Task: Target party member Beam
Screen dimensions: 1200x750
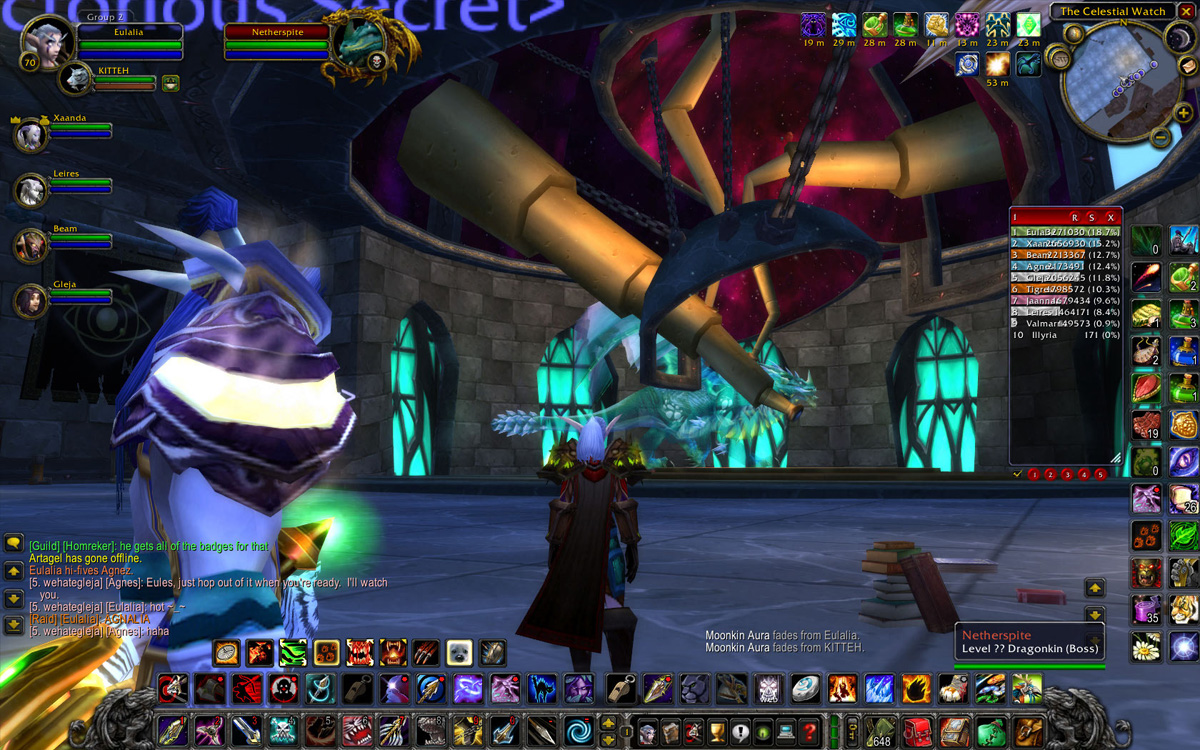Action: (32, 244)
